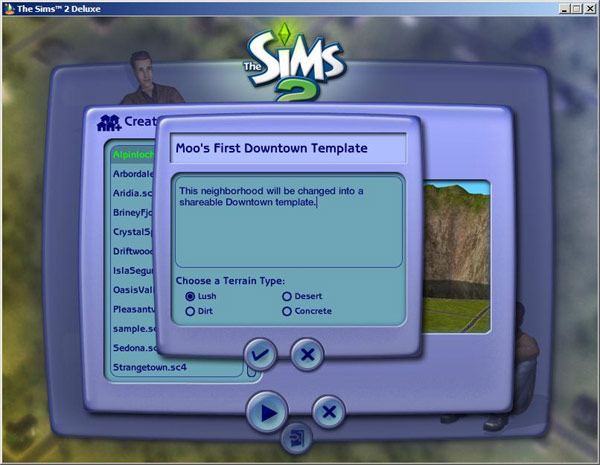Screen dimensions: 600x465
Task: Choose the Desert terrain option
Action: pyautogui.click(x=287, y=296)
